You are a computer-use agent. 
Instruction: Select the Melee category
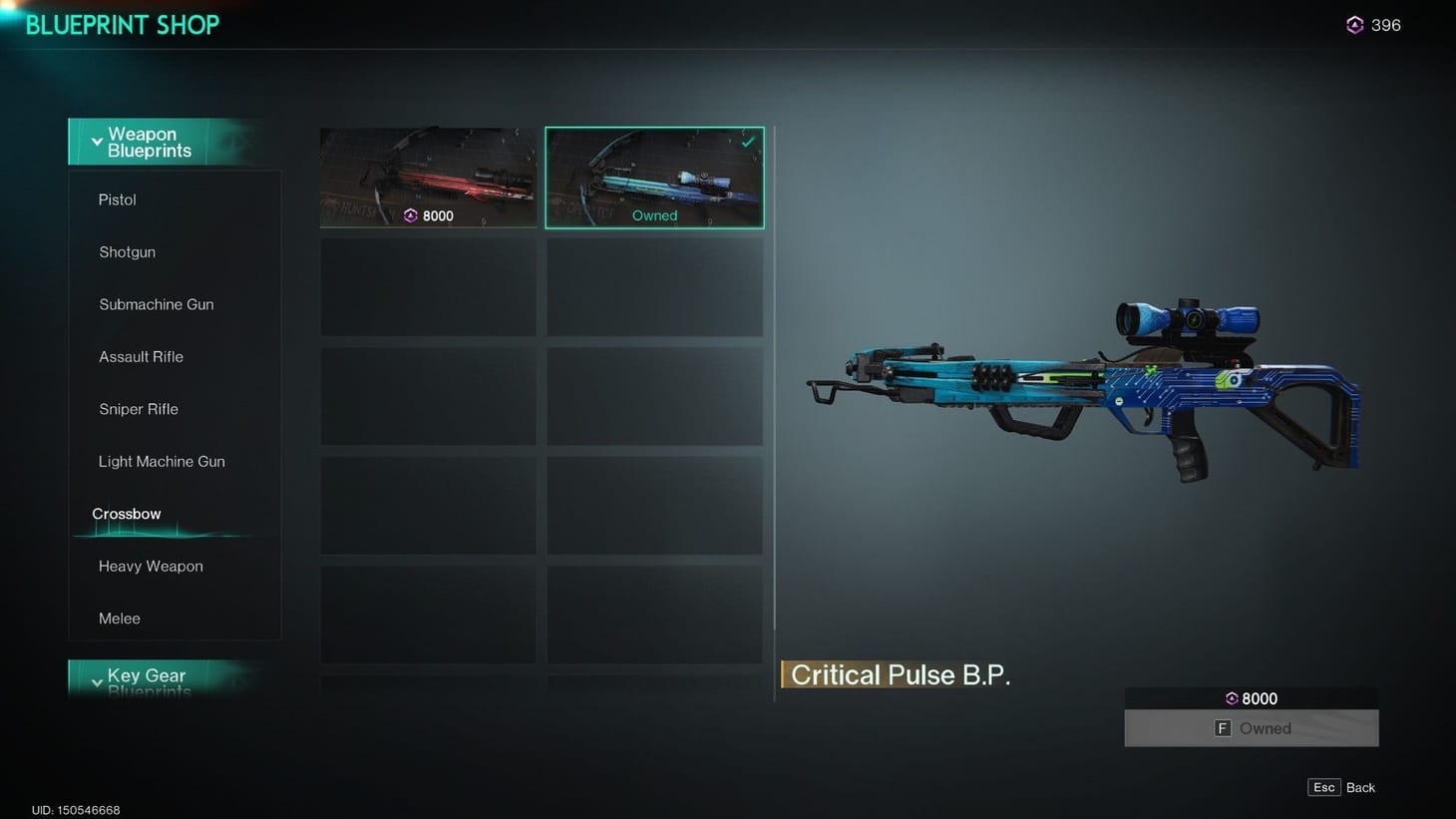tap(119, 618)
